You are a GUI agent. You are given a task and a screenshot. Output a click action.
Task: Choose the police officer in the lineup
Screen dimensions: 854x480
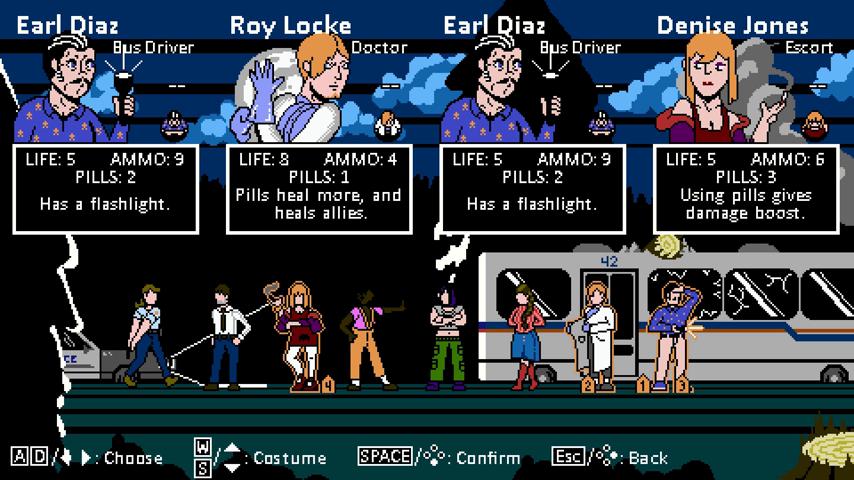click(x=146, y=335)
